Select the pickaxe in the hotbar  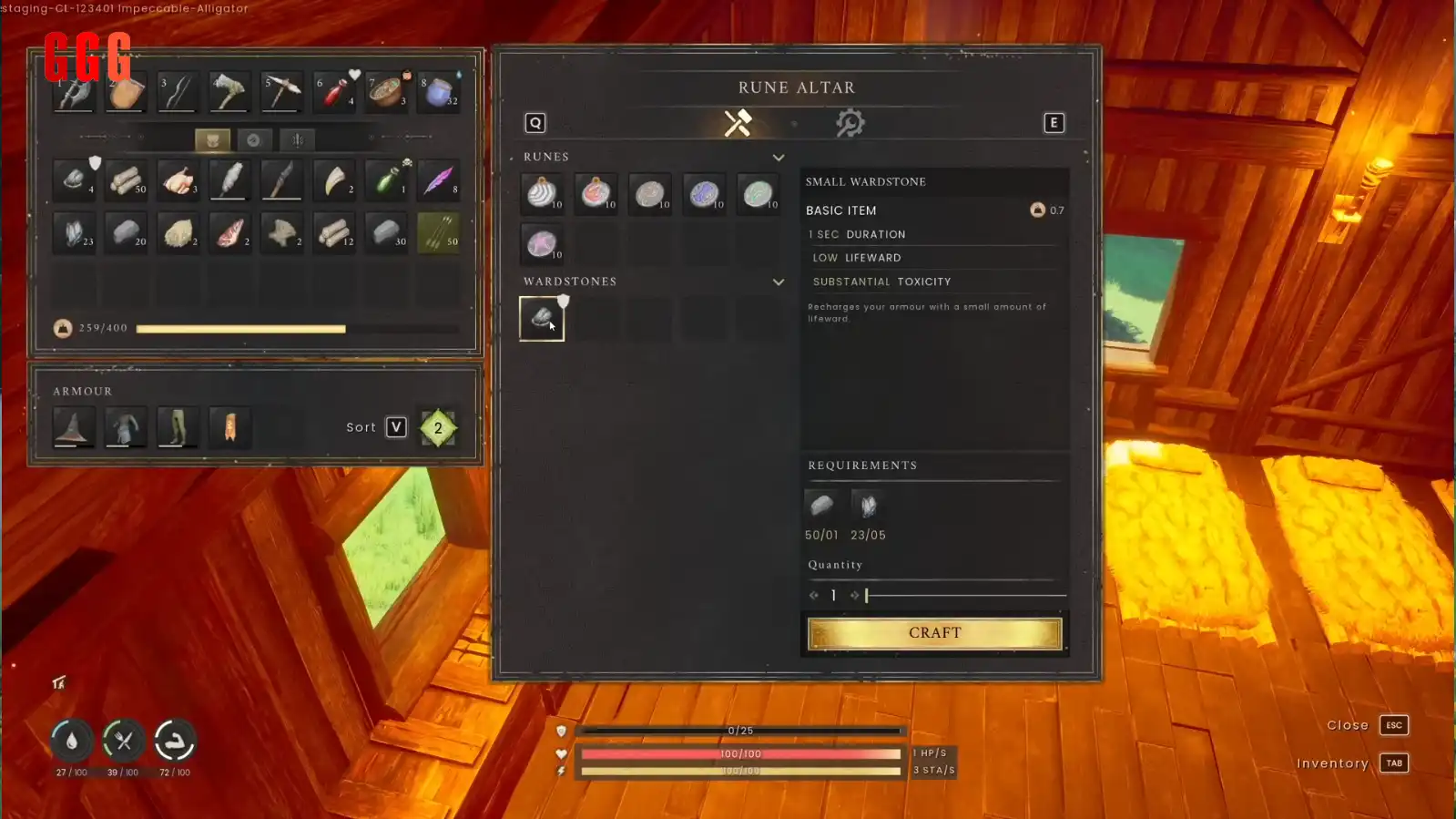(281, 93)
